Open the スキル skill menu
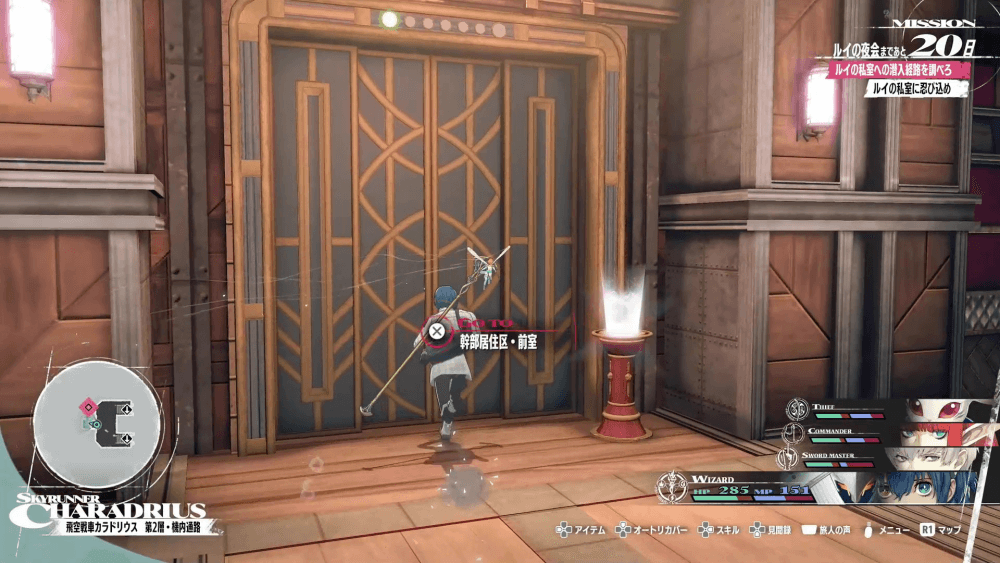Screen dimensions: 1000x563 (x=721, y=529)
